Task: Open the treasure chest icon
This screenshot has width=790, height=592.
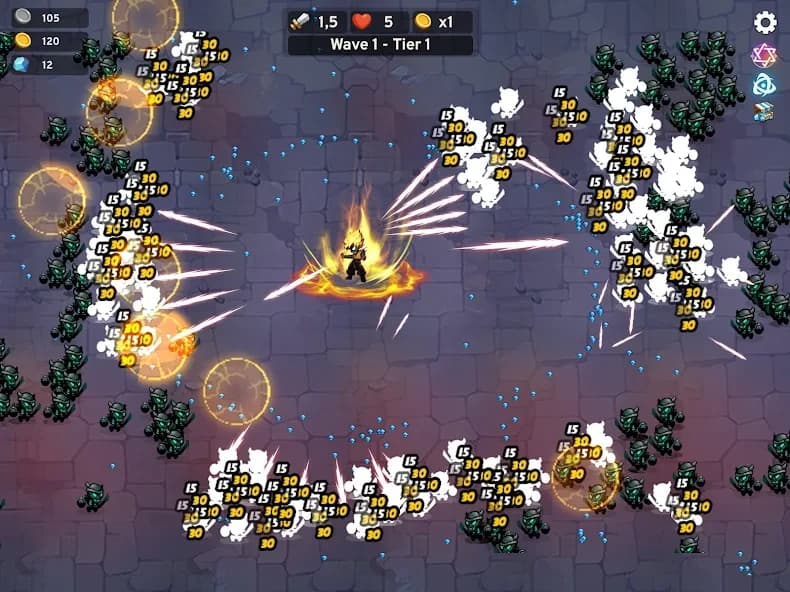Action: point(765,112)
